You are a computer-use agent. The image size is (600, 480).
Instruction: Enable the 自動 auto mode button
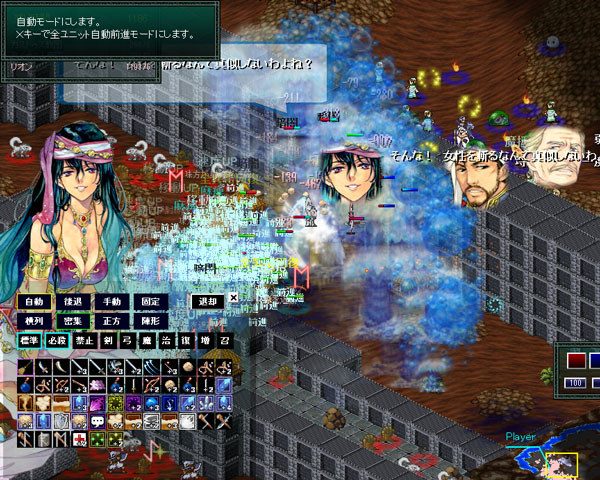pos(34,301)
